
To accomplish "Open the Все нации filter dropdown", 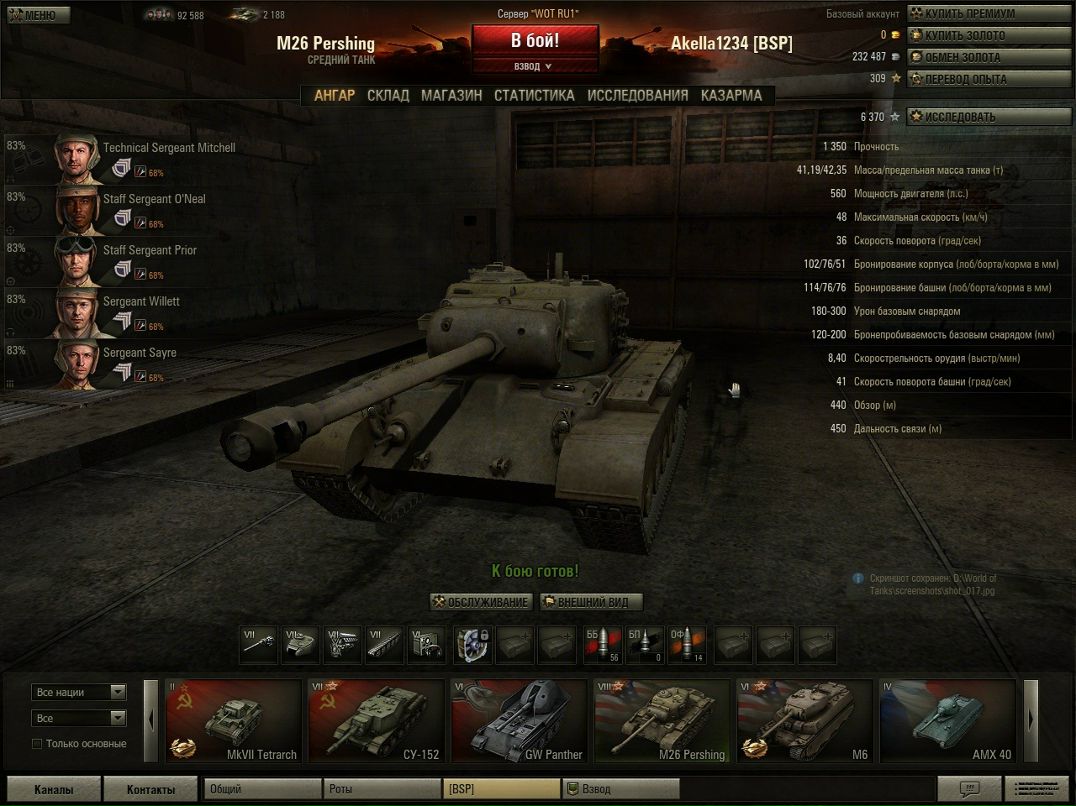I will [79, 692].
